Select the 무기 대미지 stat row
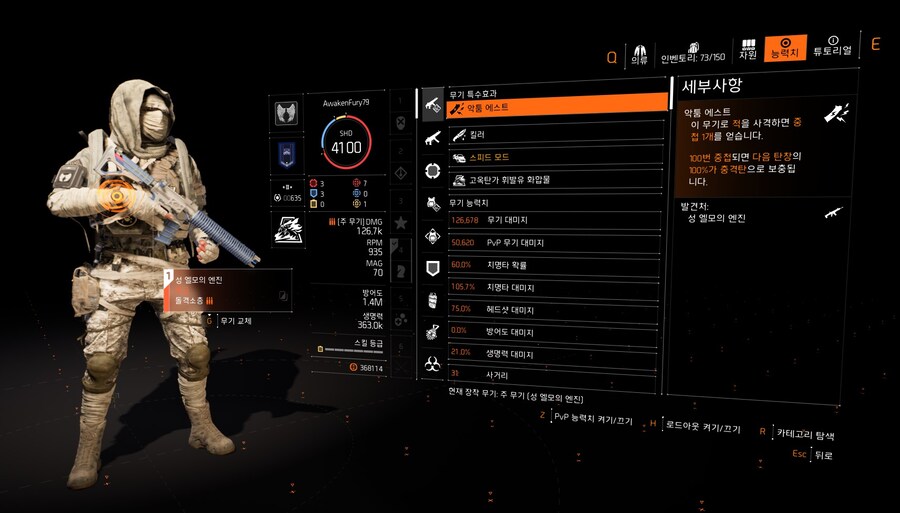Image resolution: width=900 pixels, height=513 pixels. [x=556, y=219]
